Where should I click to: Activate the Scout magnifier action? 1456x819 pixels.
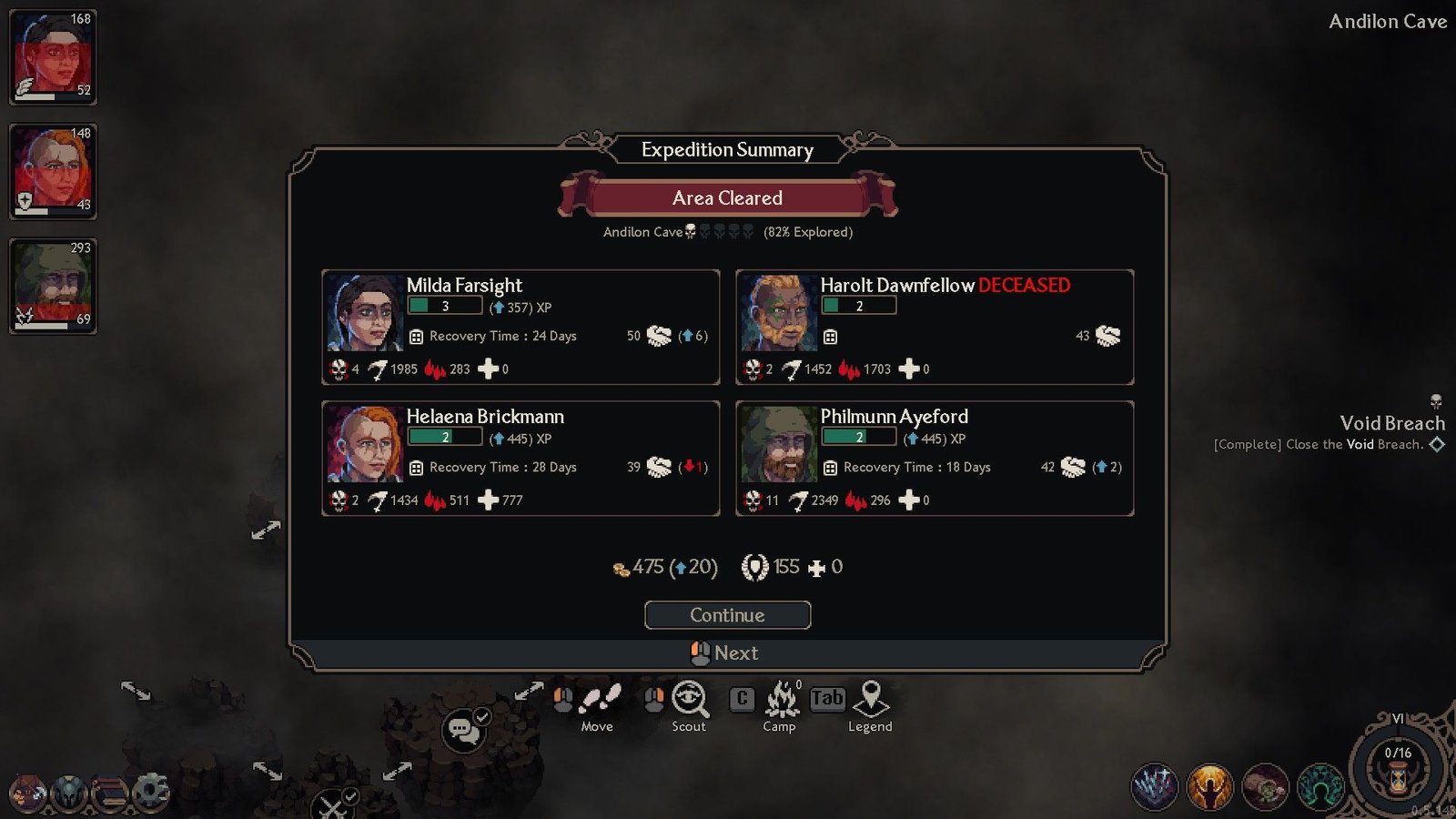(x=690, y=700)
